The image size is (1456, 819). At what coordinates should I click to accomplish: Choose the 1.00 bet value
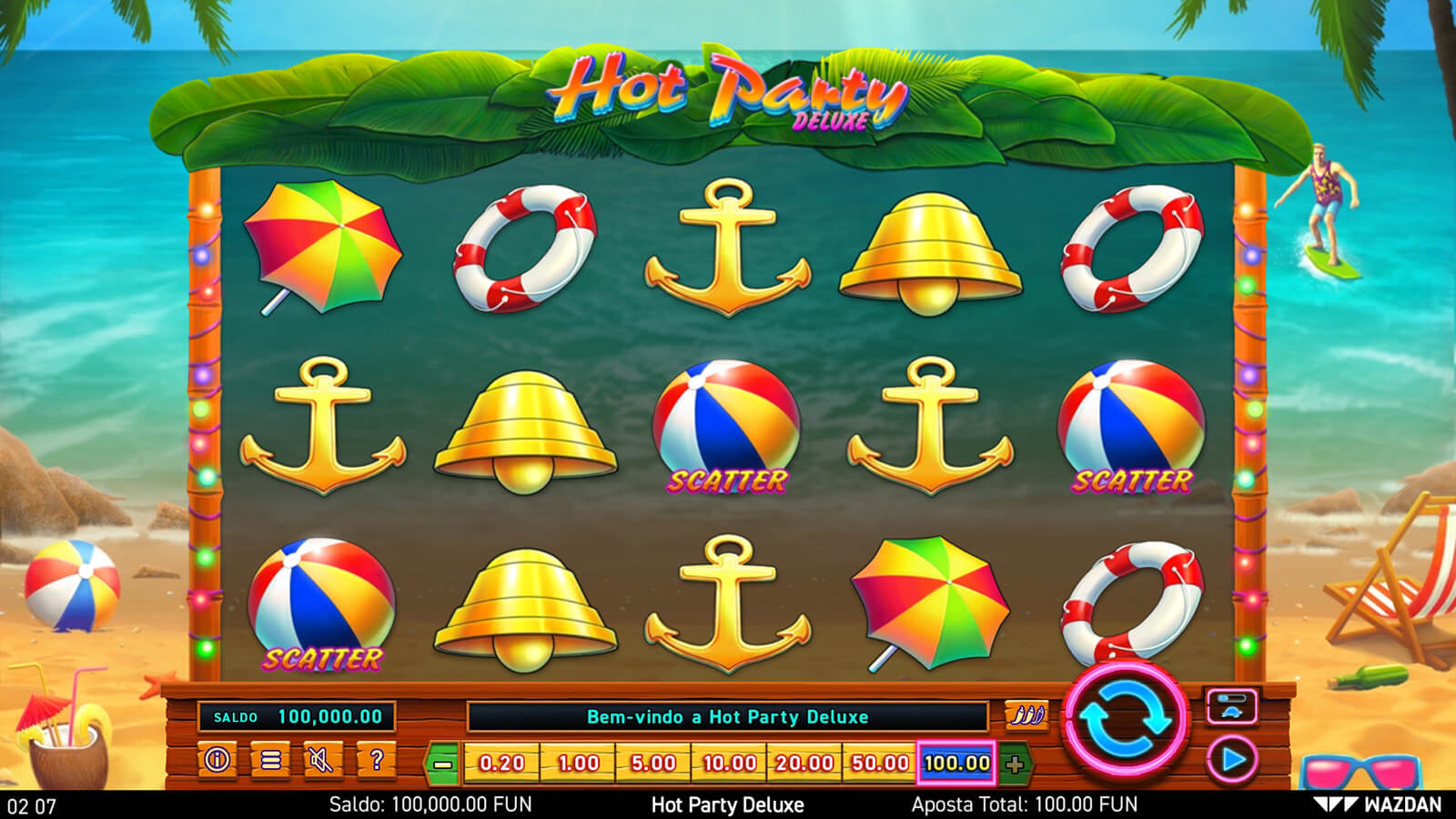tap(578, 763)
